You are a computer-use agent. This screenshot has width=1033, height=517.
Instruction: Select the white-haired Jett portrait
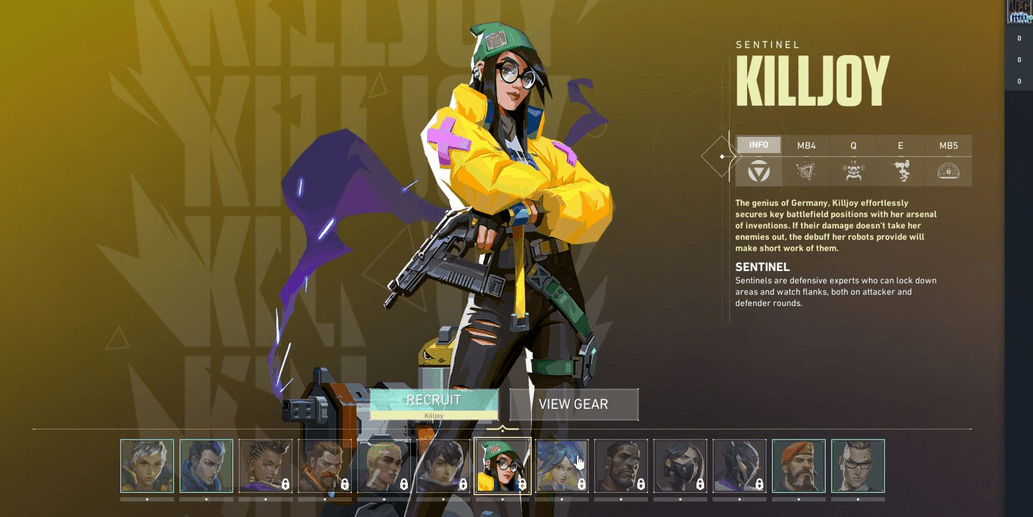(x=147, y=466)
